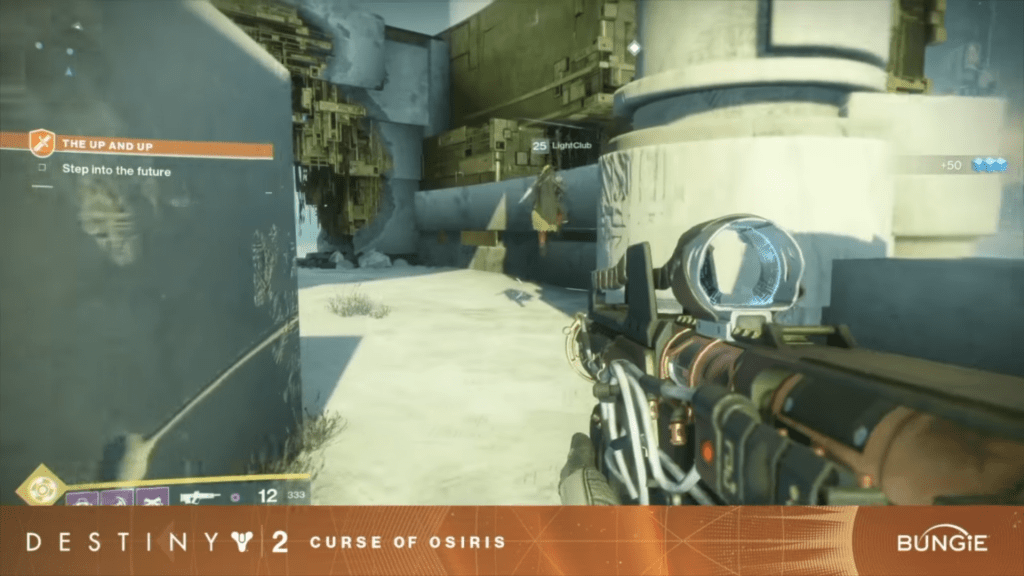The width and height of the screenshot is (1024, 576).
Task: Click the Bungie logo in the banner
Action: (941, 542)
